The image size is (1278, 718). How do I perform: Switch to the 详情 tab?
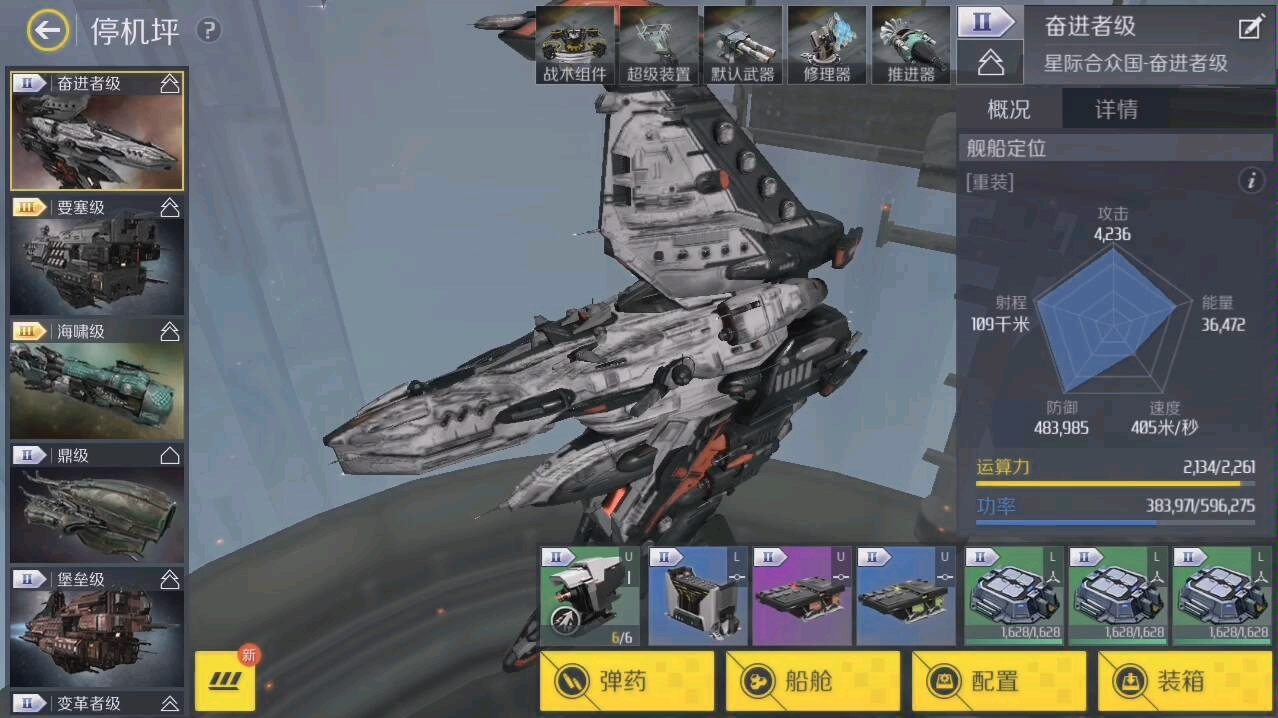[x=1116, y=109]
